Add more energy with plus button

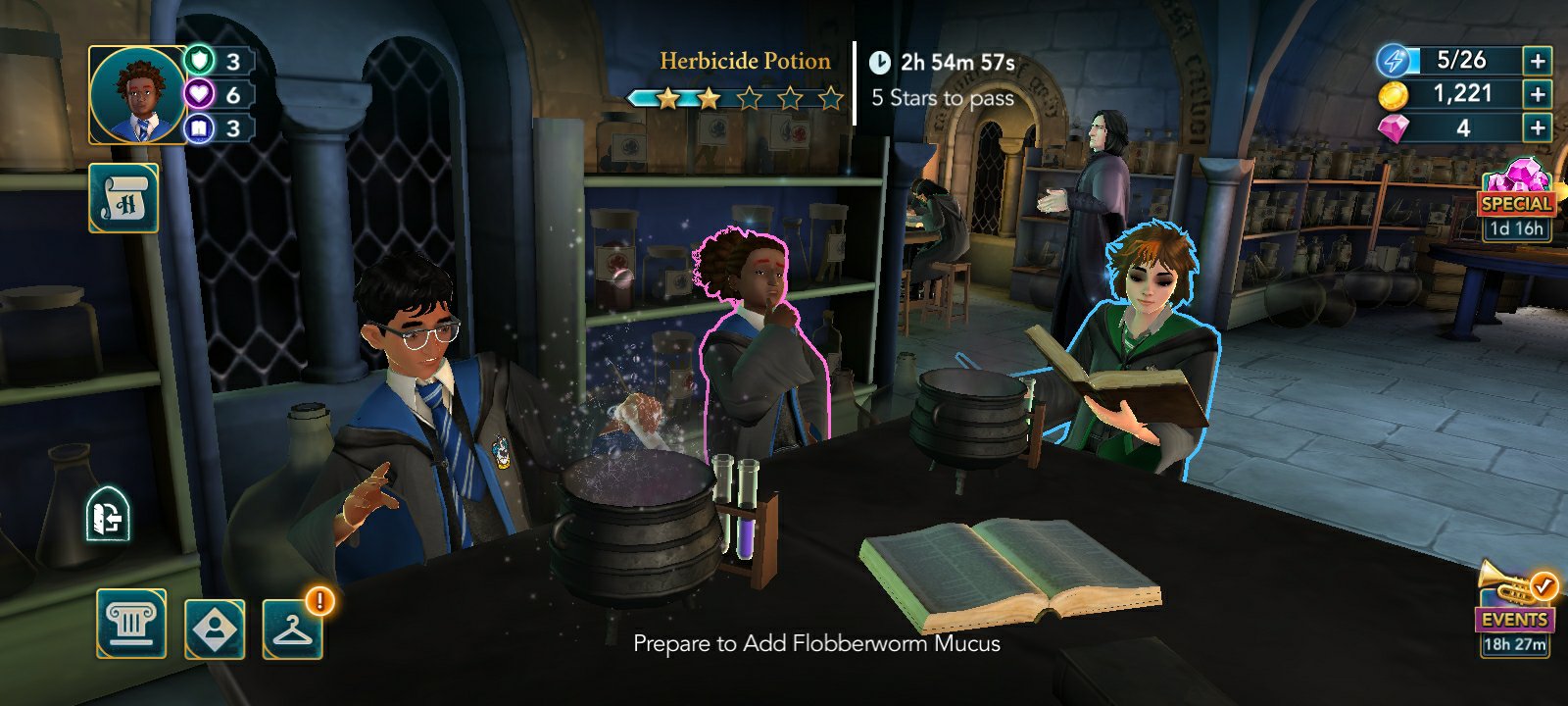coord(1538,61)
